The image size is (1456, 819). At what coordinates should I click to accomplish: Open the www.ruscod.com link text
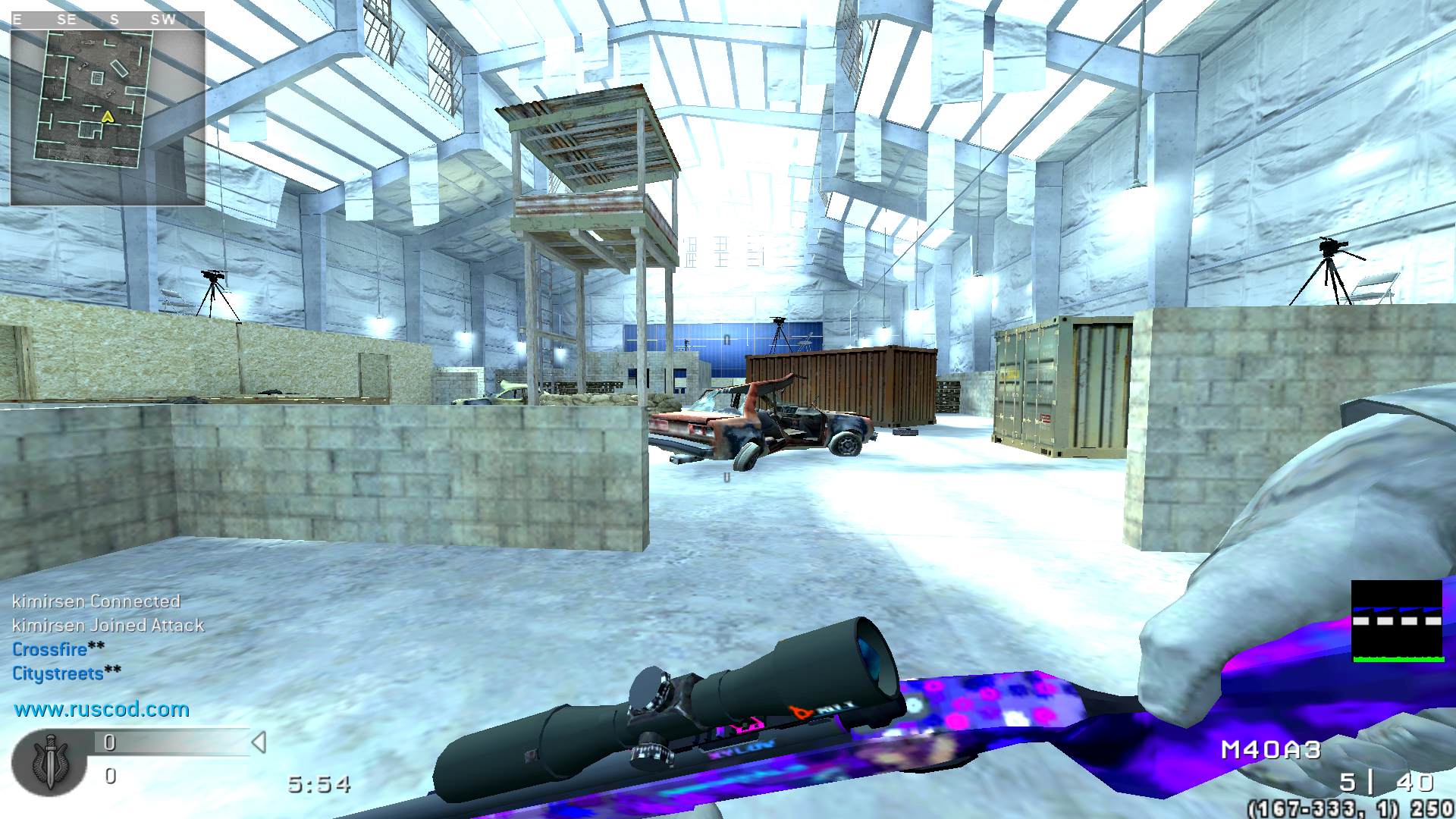pos(102,709)
